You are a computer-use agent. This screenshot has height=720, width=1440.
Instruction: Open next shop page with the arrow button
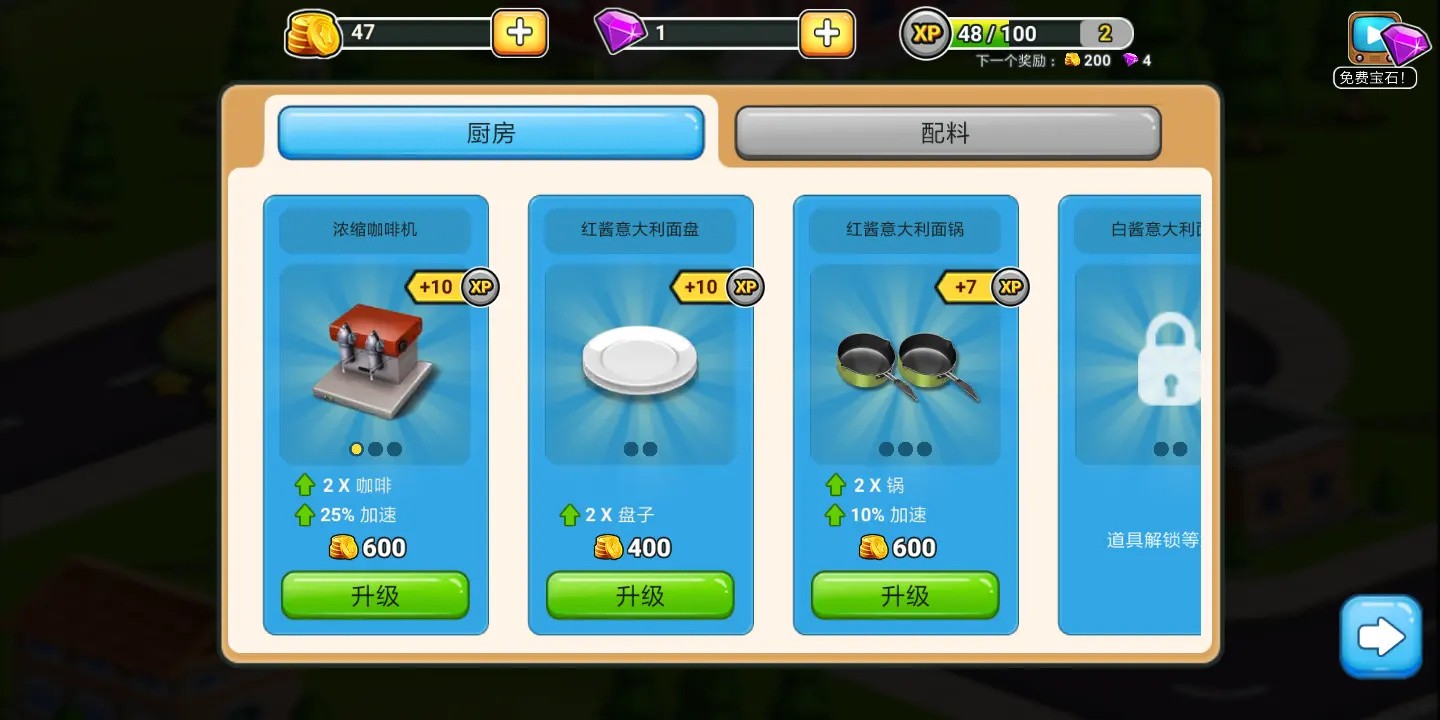tap(1381, 636)
